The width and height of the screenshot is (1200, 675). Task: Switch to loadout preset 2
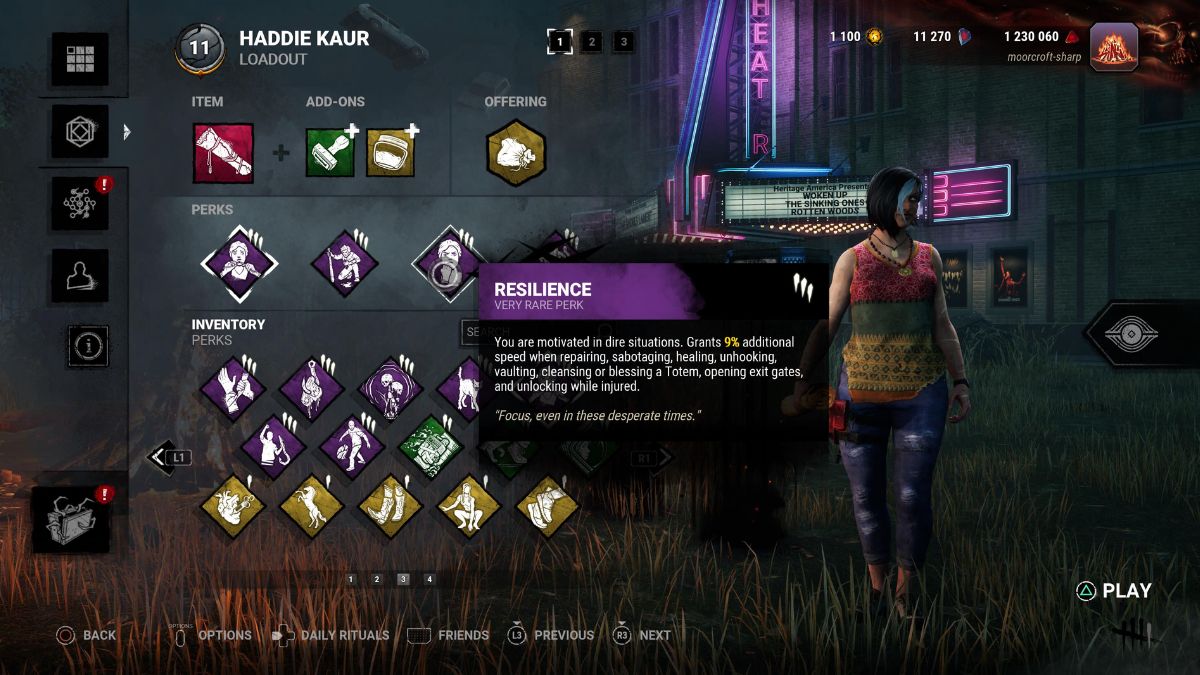(x=591, y=42)
